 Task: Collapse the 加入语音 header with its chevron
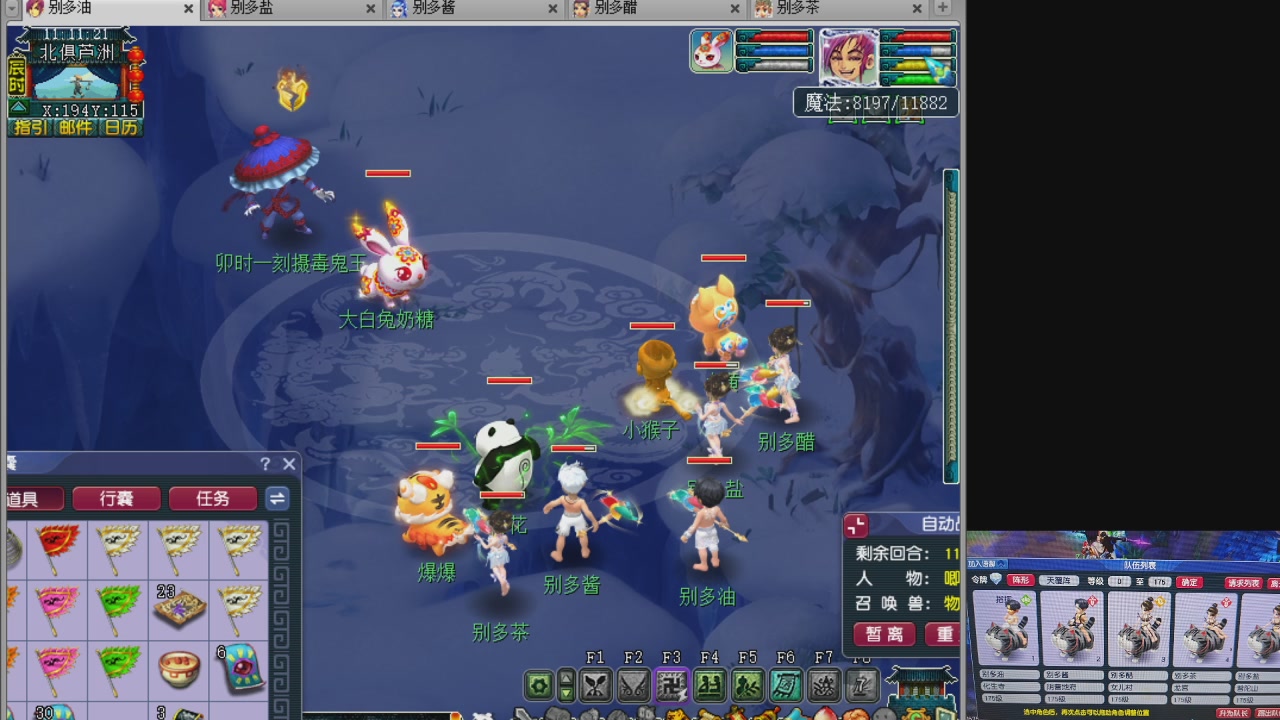click(1000, 562)
